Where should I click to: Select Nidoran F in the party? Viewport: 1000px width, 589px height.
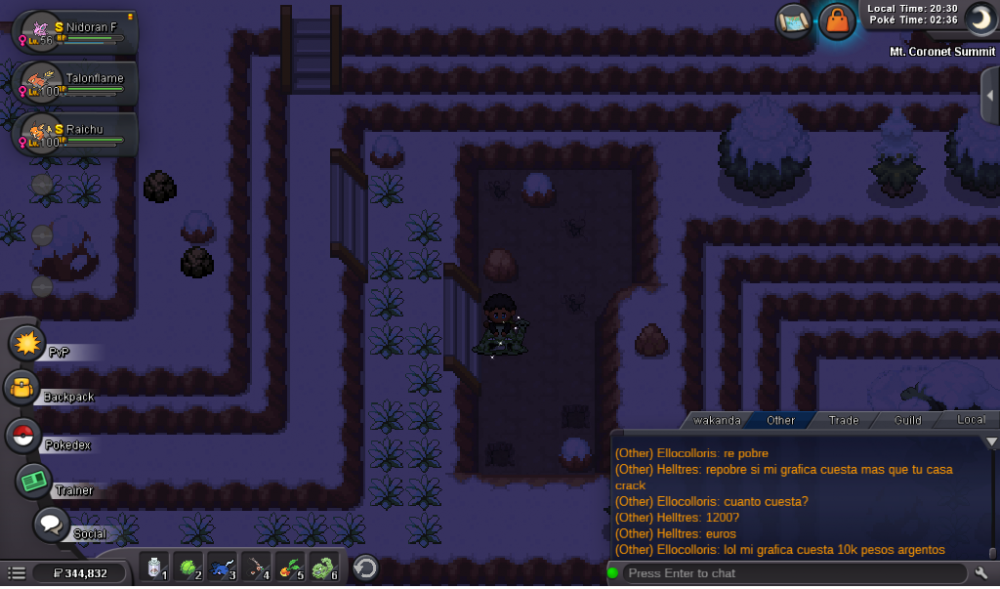coord(76,32)
